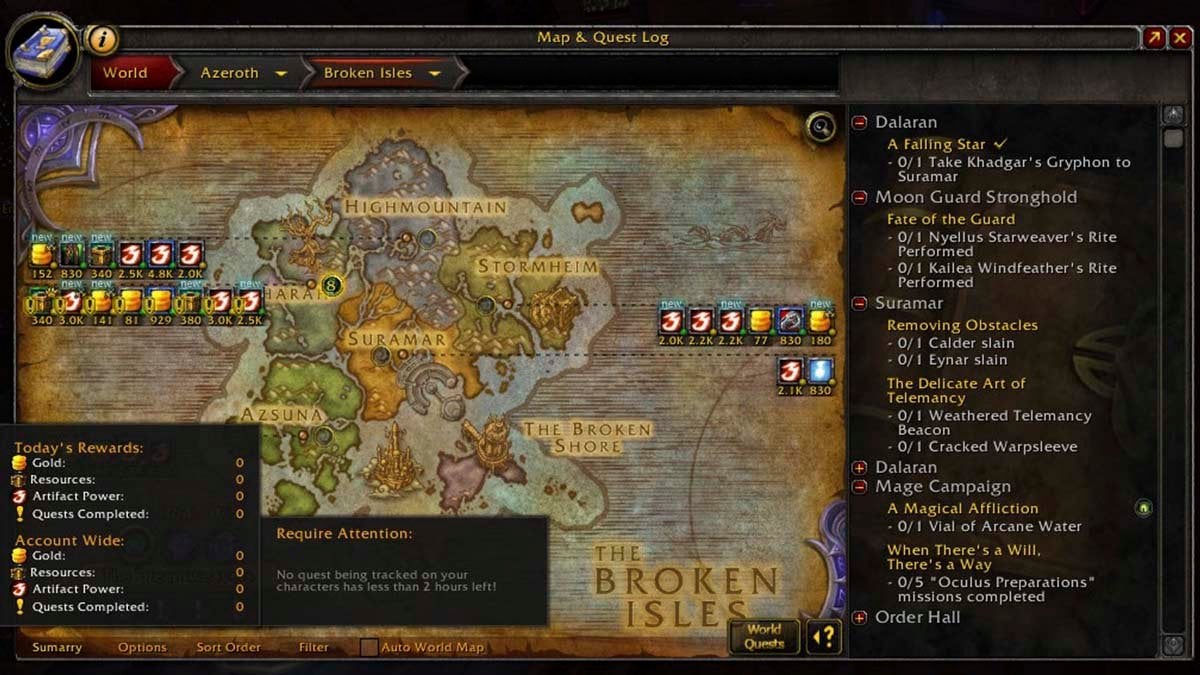Close the Map & Quest Log window

(1182, 38)
